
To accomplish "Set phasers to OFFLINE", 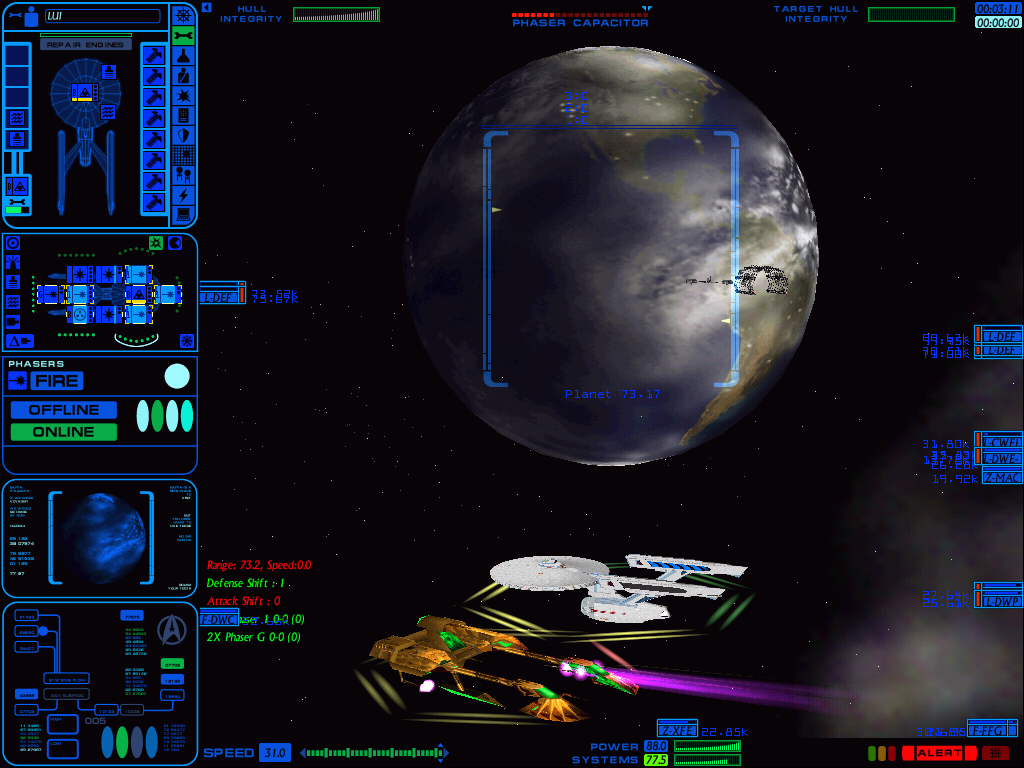I will tap(64, 410).
